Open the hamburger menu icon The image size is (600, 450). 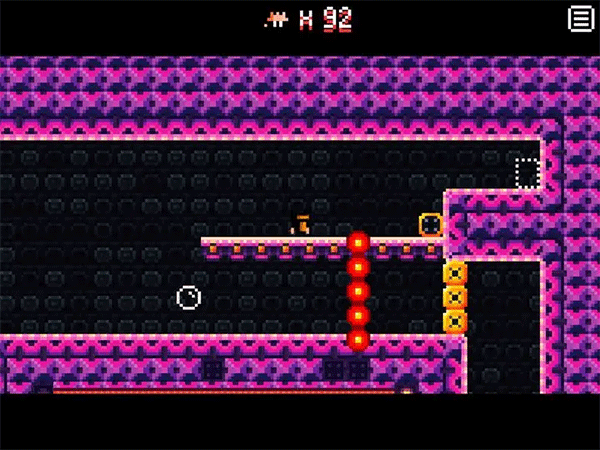[x=579, y=18]
